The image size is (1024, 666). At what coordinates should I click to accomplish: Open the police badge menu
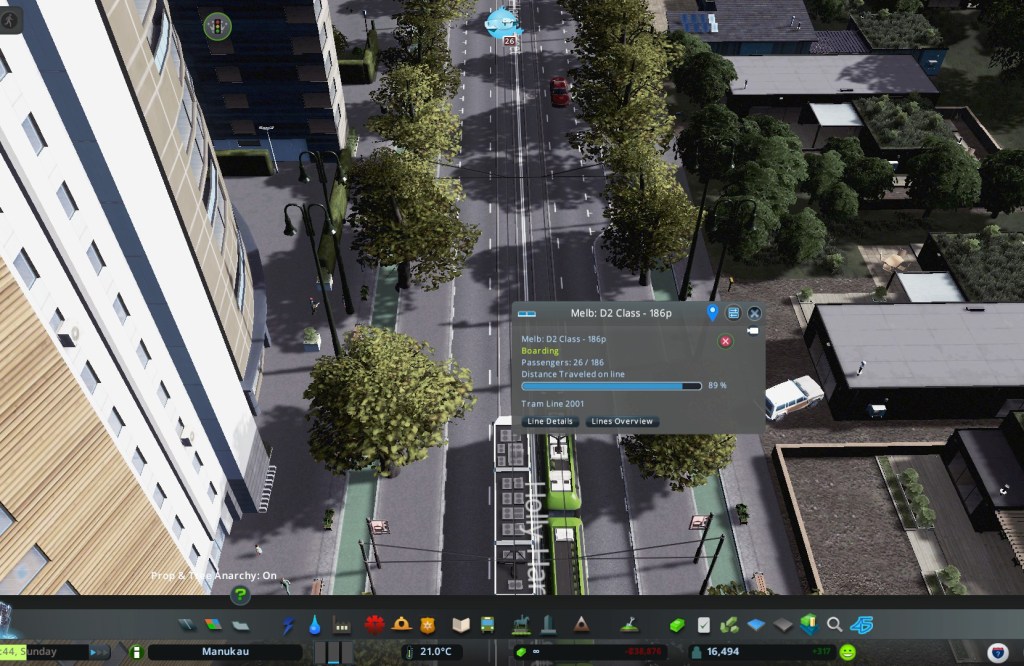[x=427, y=625]
